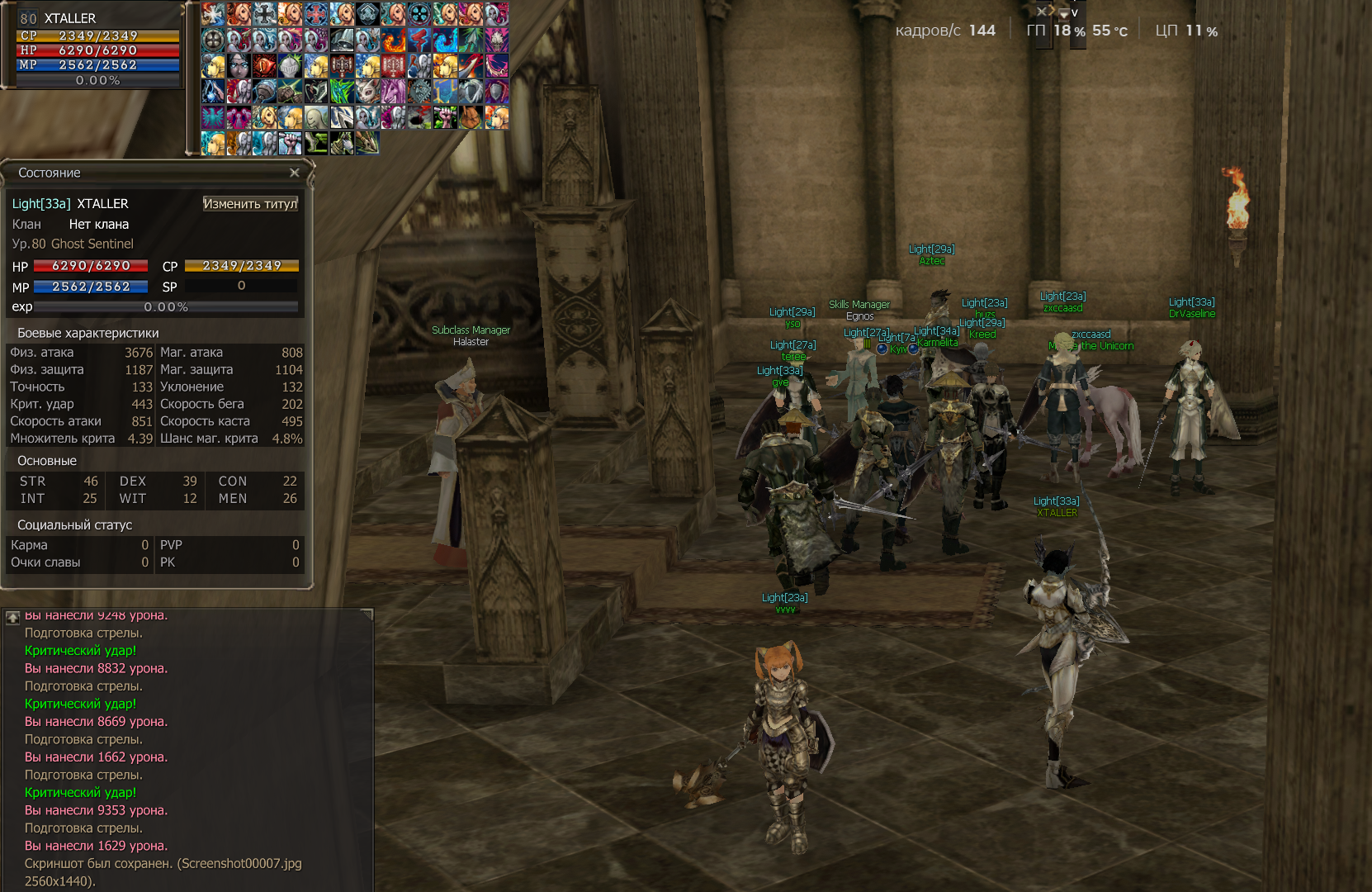Click the Изменить титул button
1372x892 pixels.
250,204
